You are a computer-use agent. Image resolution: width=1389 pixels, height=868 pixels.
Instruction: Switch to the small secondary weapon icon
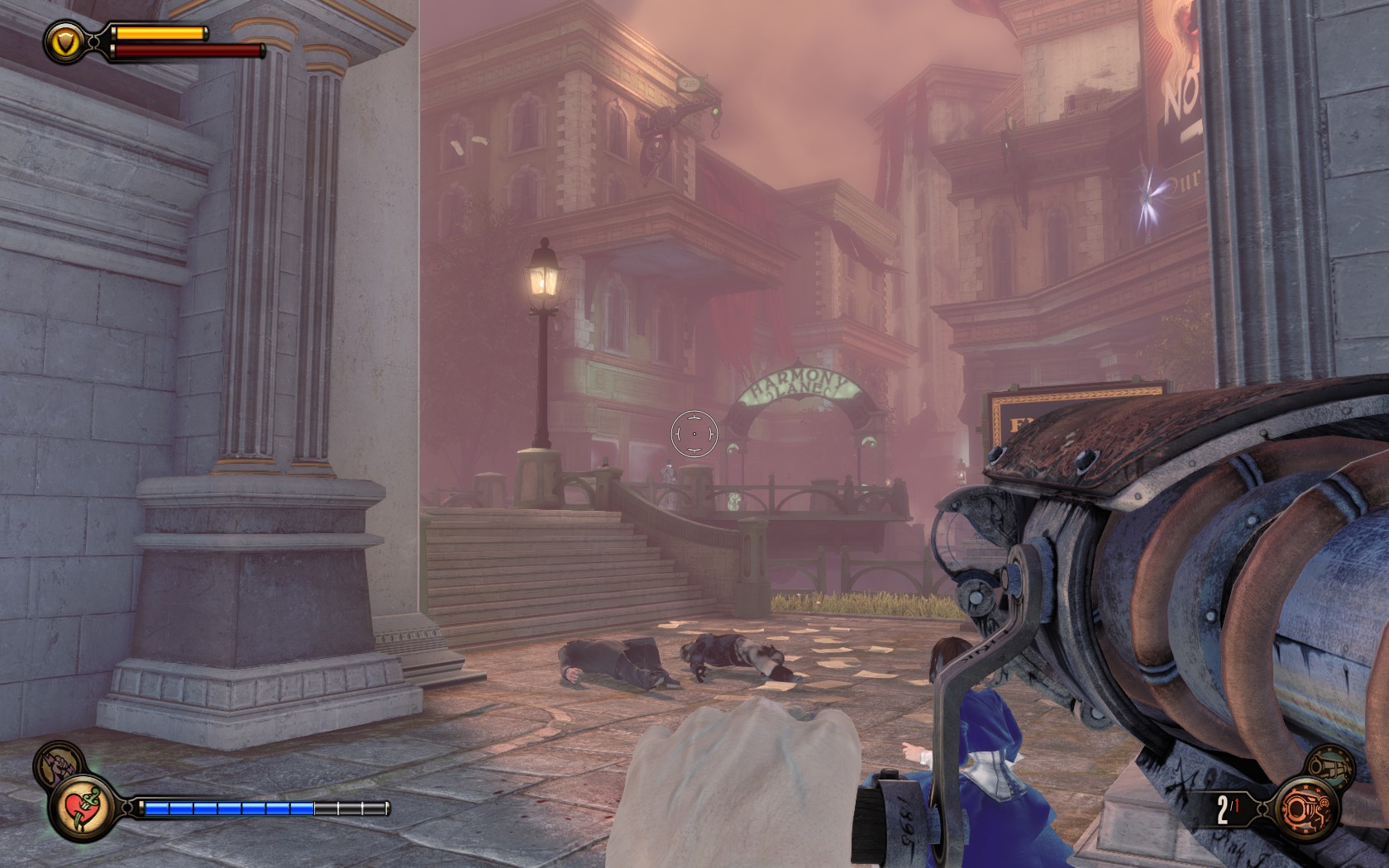pos(1332,765)
